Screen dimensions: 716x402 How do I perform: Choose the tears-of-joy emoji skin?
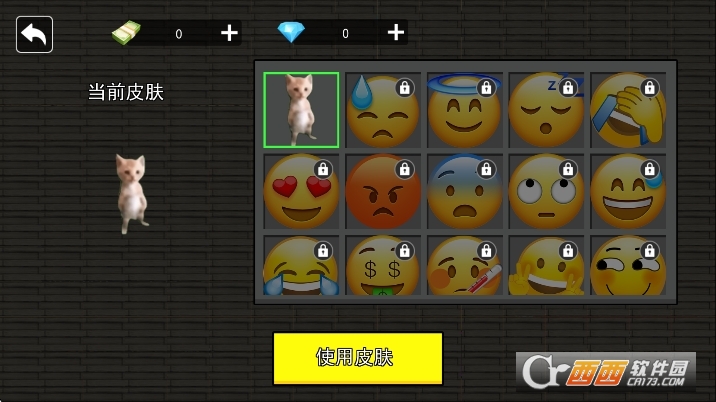pos(301,265)
